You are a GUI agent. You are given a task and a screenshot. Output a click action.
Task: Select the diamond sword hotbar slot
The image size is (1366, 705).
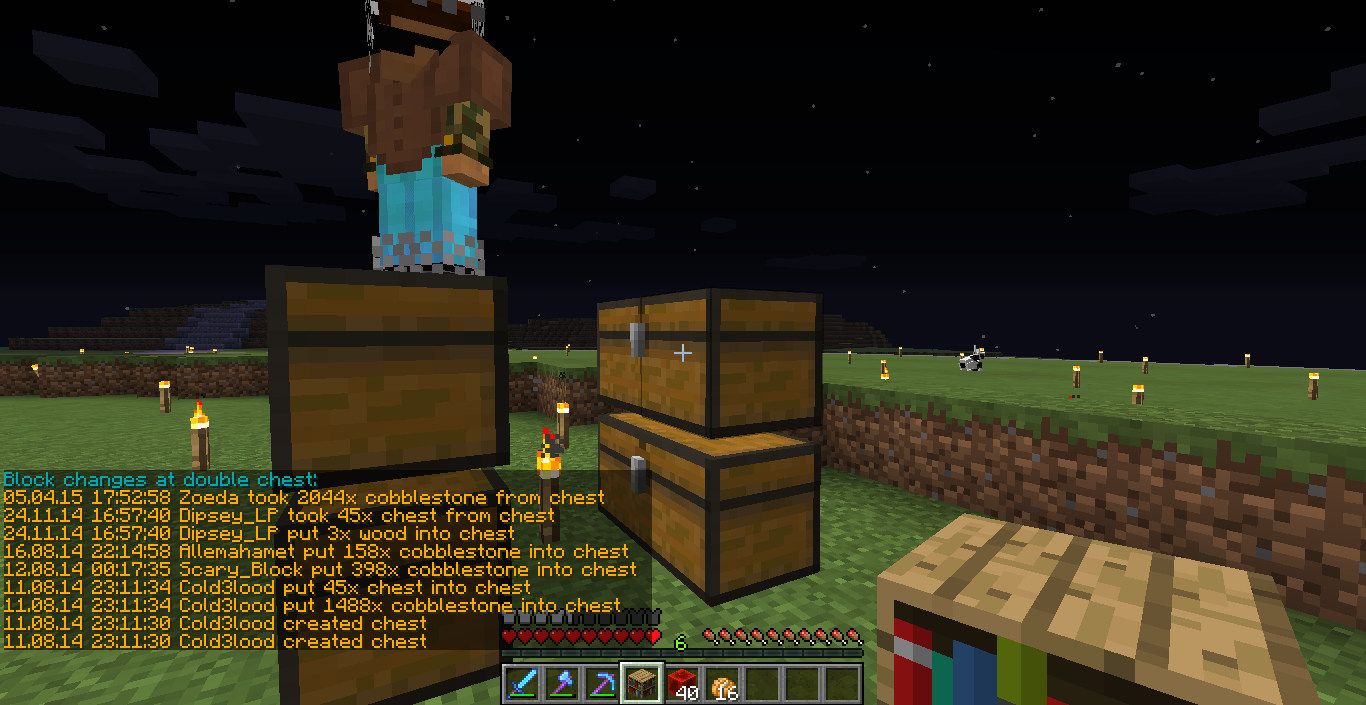click(522, 683)
